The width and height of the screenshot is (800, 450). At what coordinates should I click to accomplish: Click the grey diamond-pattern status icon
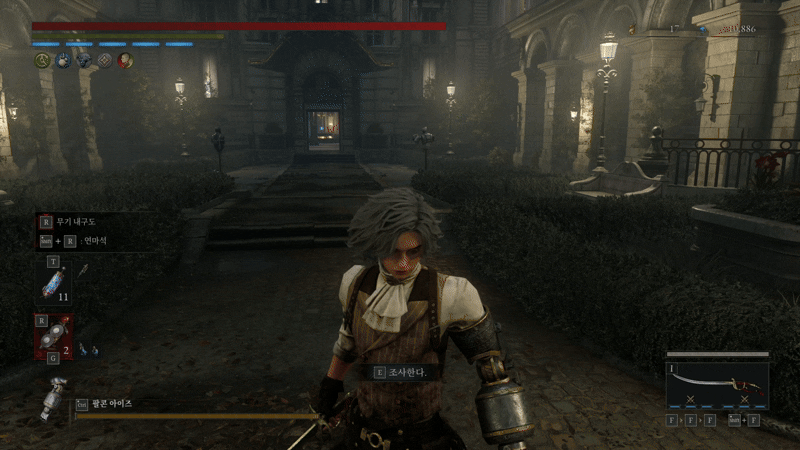coord(104,60)
